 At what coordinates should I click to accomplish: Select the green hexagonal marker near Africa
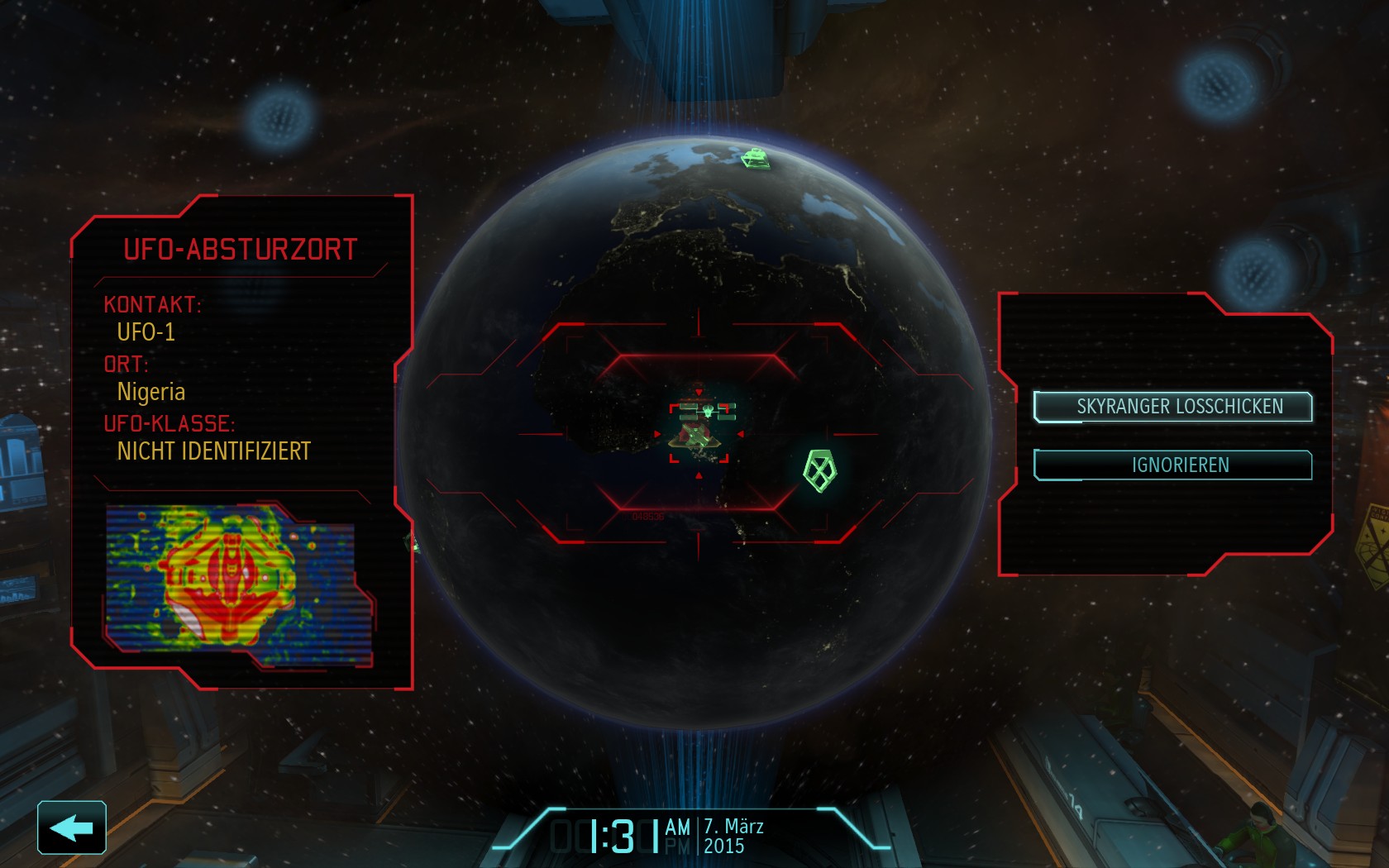[819, 470]
